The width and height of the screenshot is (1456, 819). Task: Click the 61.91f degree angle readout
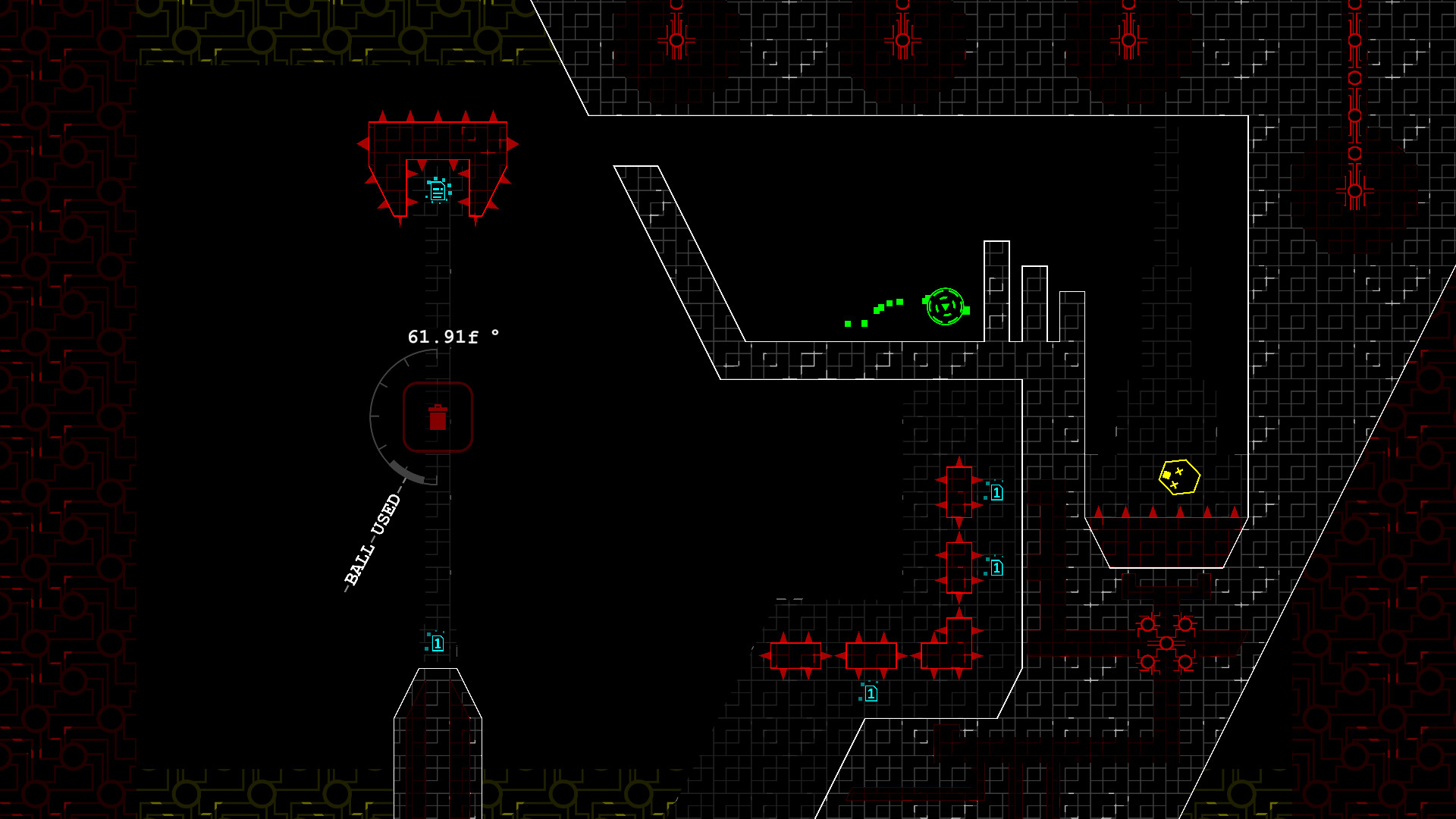click(x=453, y=334)
